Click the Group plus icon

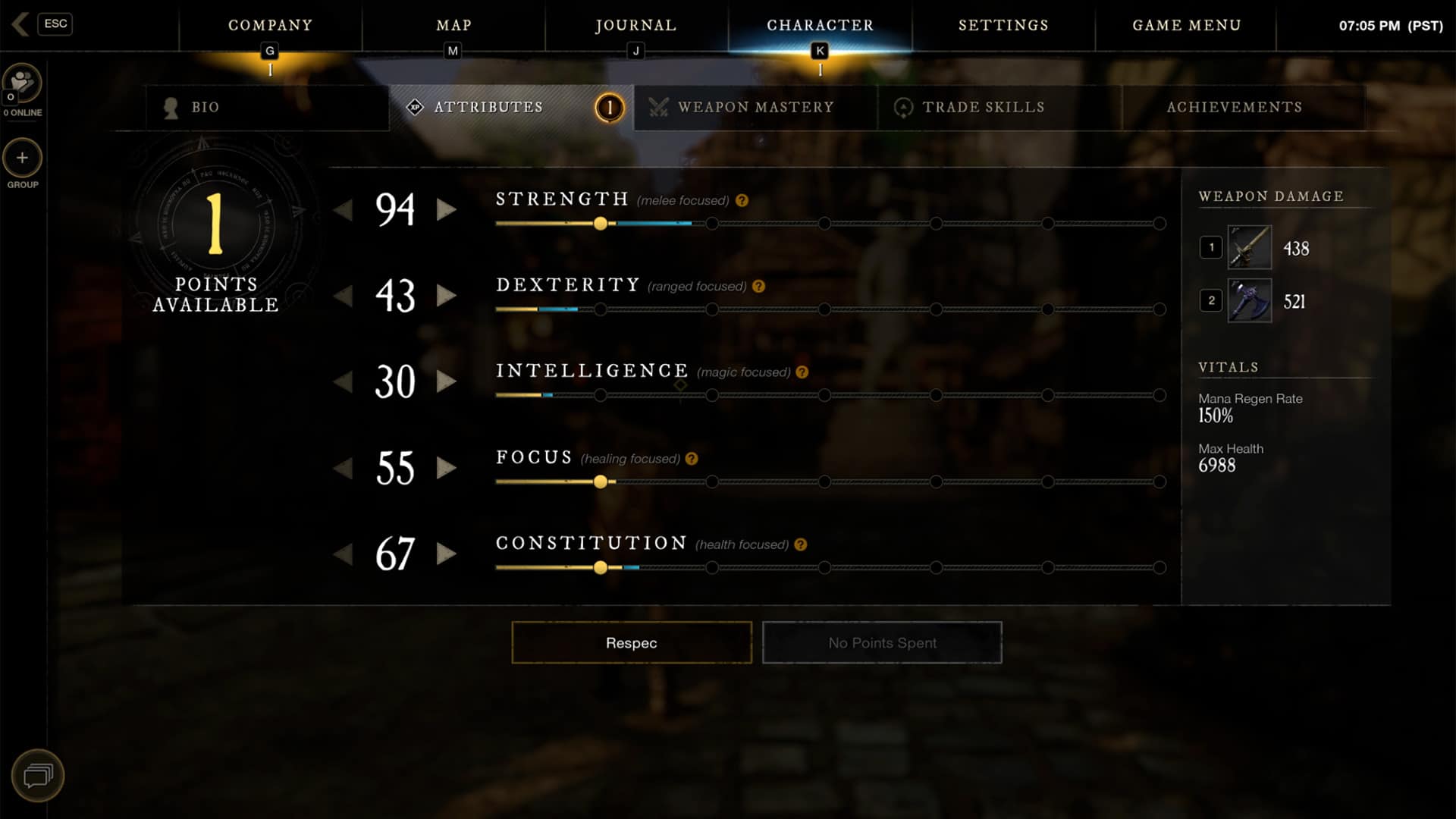coord(22,159)
